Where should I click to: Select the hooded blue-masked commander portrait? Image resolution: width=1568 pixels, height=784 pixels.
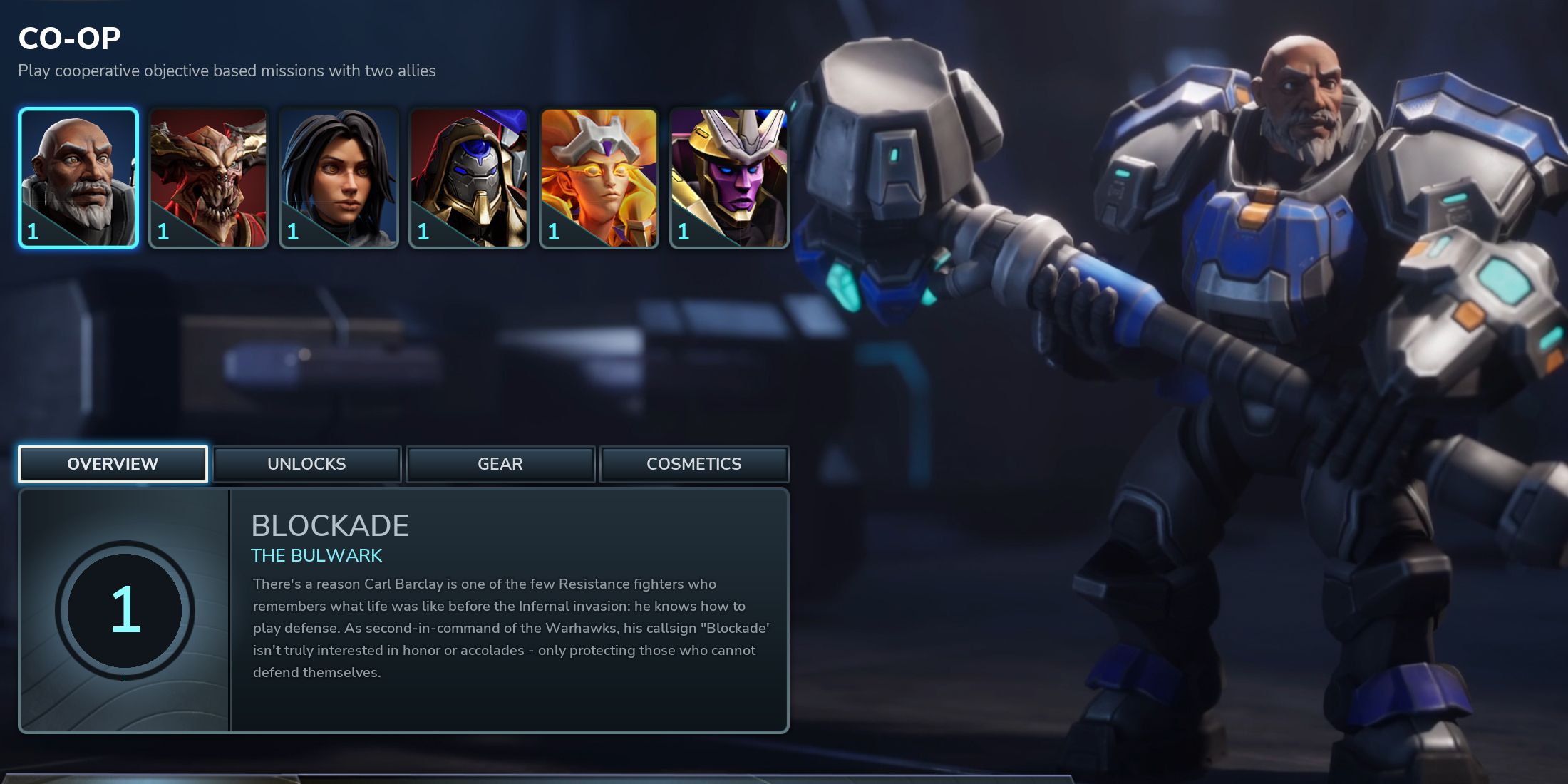[469, 178]
